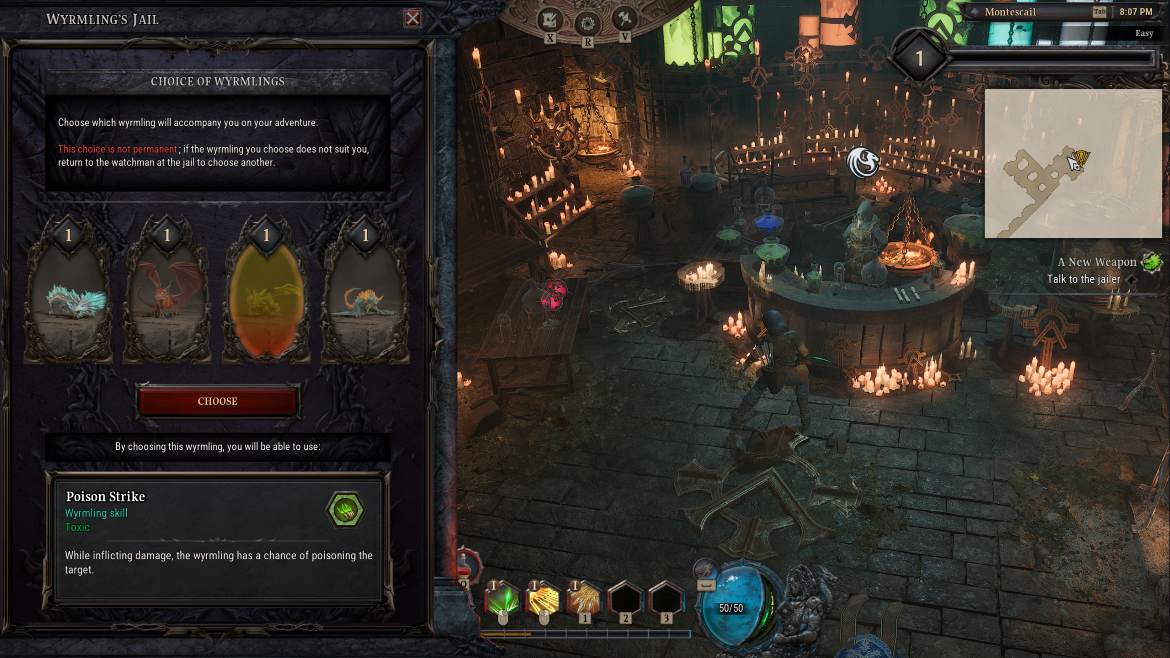Screen dimensions: 1170x658
Task: Click the hammer icon labeled V
Action: pos(624,19)
